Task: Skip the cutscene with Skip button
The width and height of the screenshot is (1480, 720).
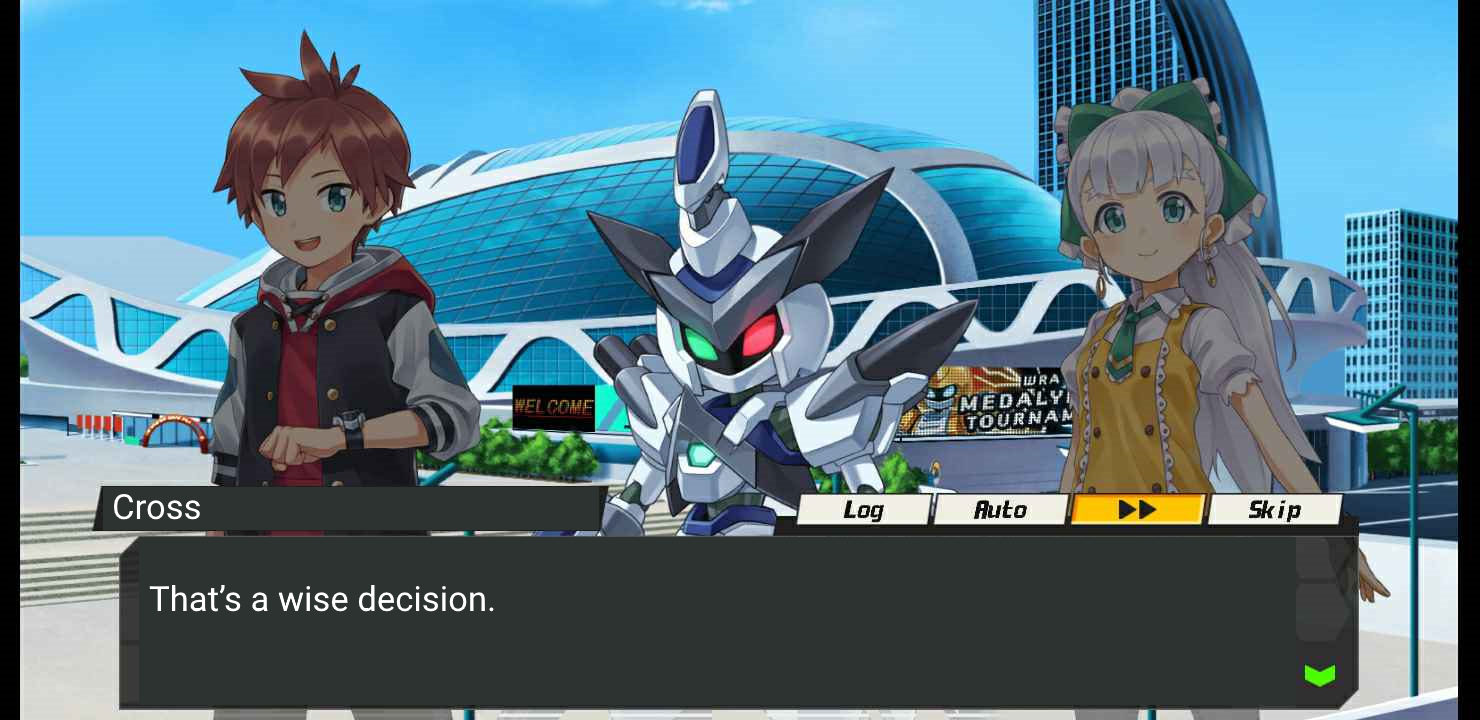Action: coord(1274,510)
